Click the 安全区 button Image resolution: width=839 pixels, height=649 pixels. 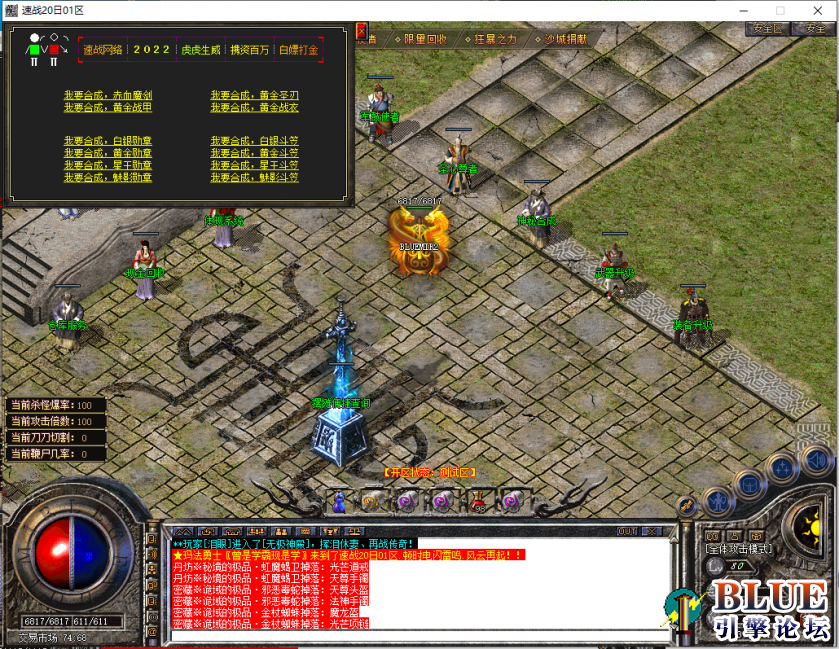tap(765, 29)
